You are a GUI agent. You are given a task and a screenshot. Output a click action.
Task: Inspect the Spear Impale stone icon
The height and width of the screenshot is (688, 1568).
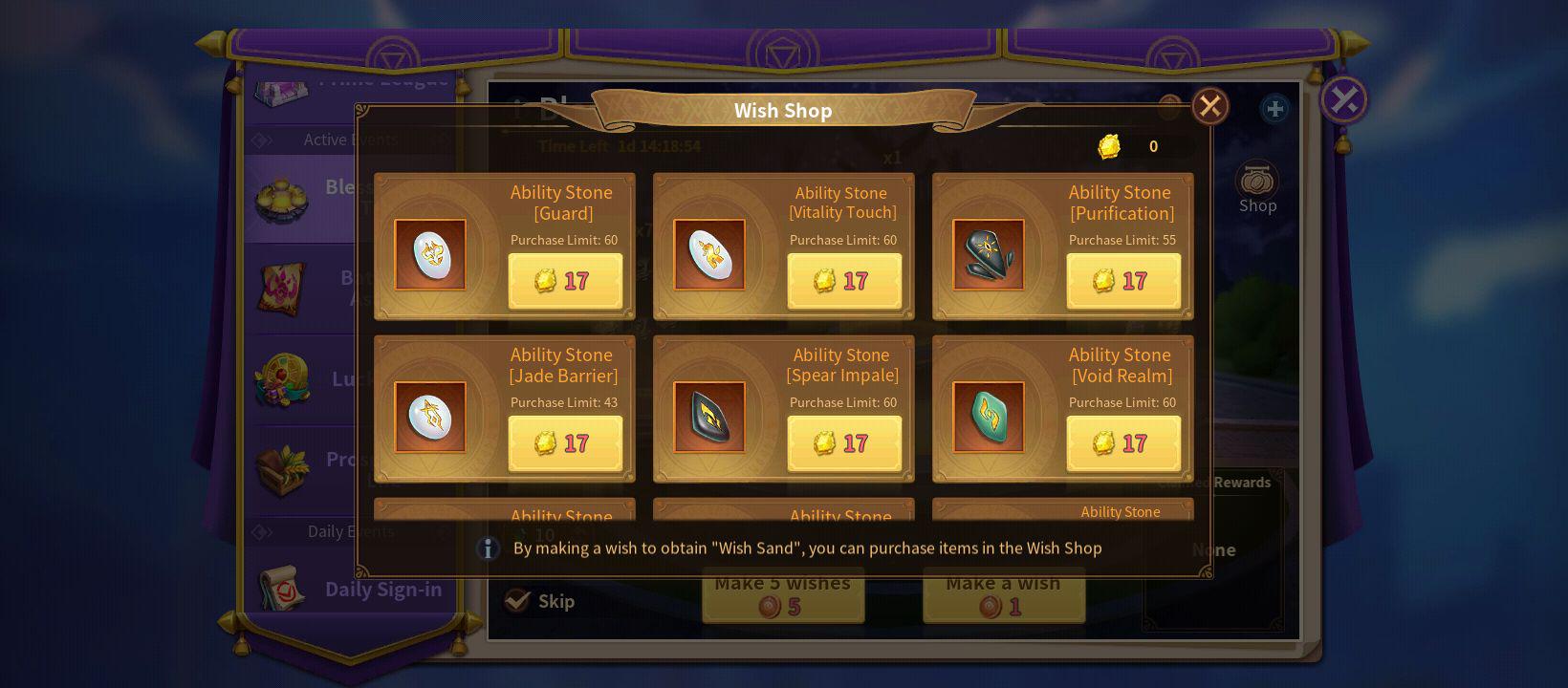(709, 417)
